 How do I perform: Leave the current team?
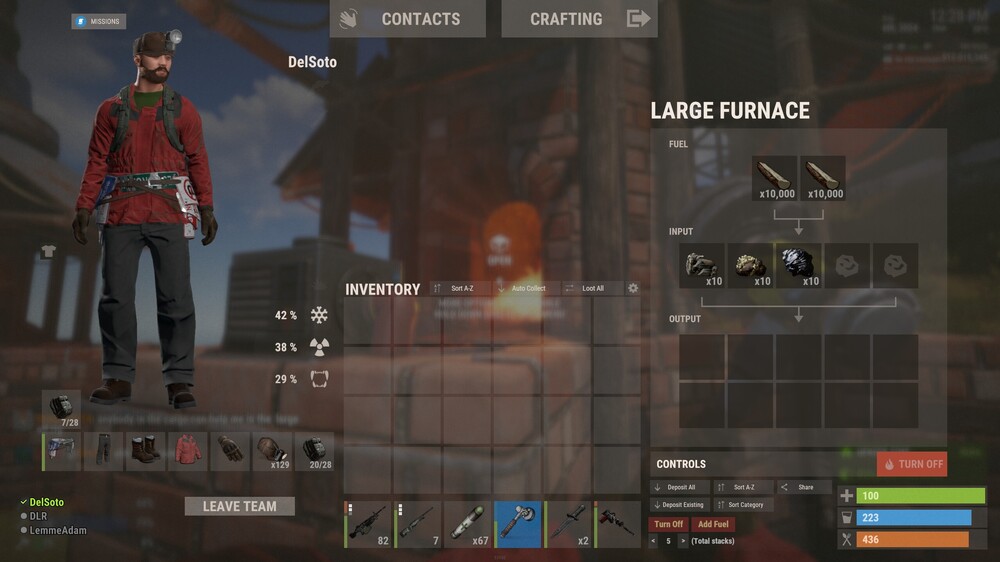240,506
